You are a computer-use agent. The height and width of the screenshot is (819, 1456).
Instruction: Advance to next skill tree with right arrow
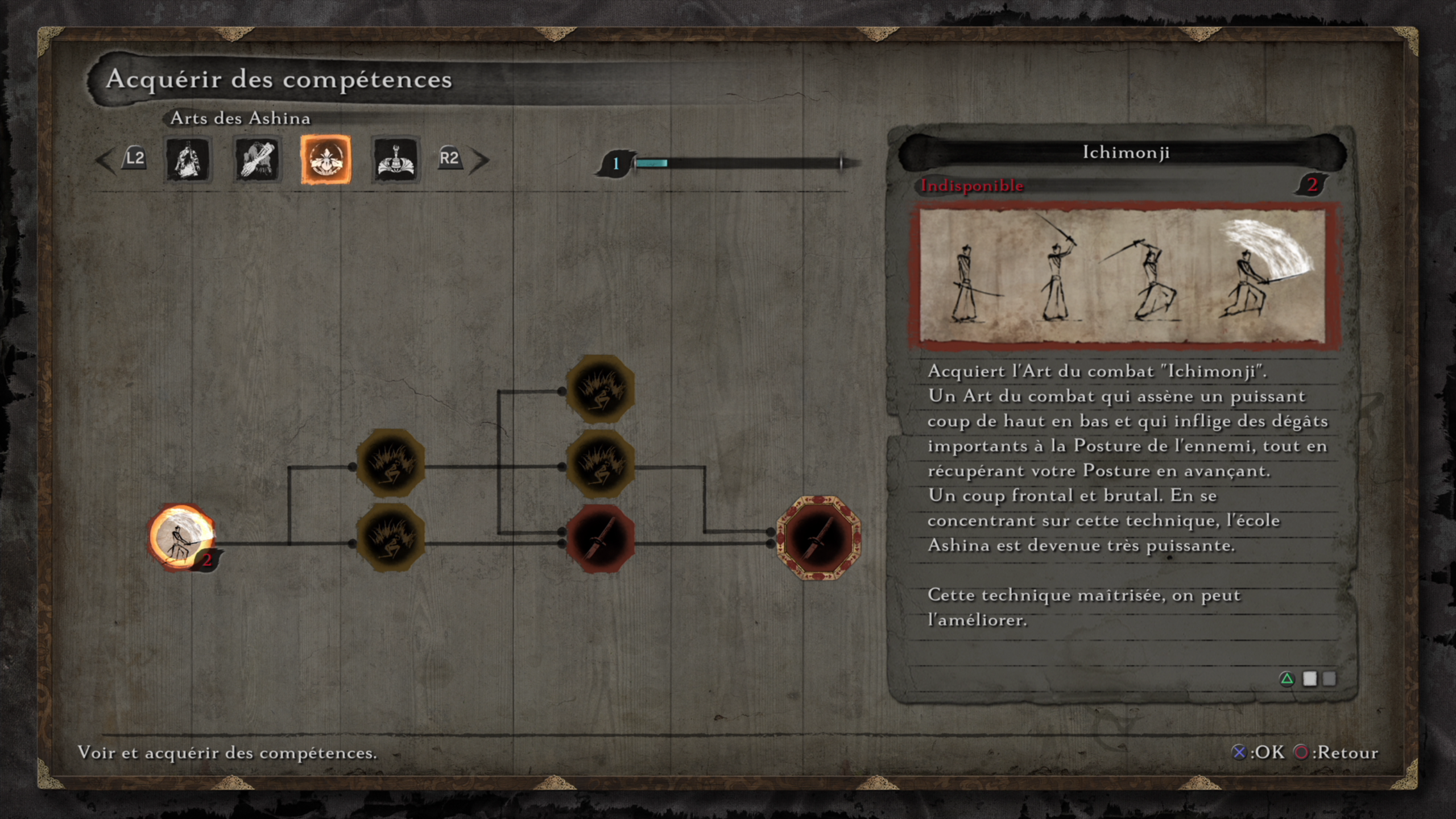pyautogui.click(x=480, y=160)
